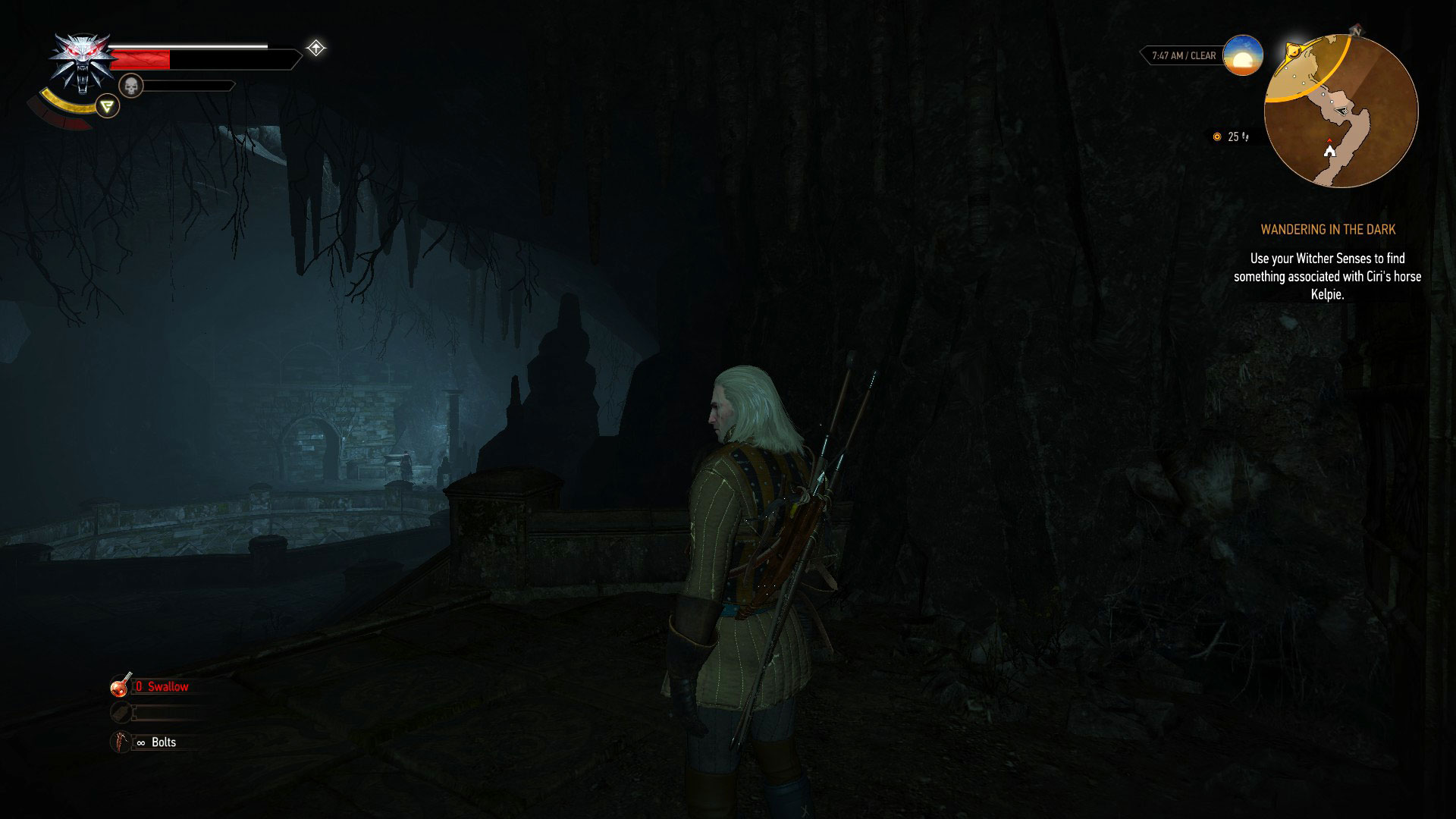Toggle the quest objective marker arrow on minimap
Viewport: 1456px width, 819px height.
tap(1342, 111)
